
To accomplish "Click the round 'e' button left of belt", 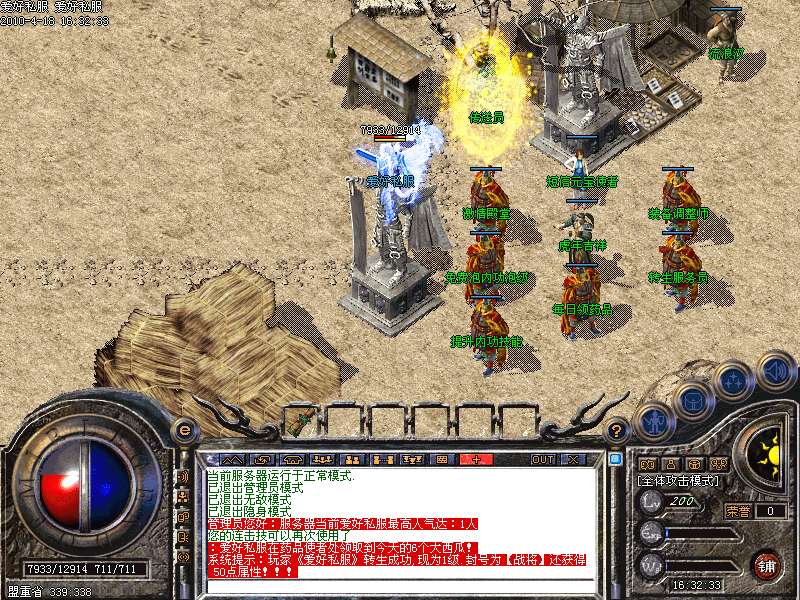I will coord(184,430).
